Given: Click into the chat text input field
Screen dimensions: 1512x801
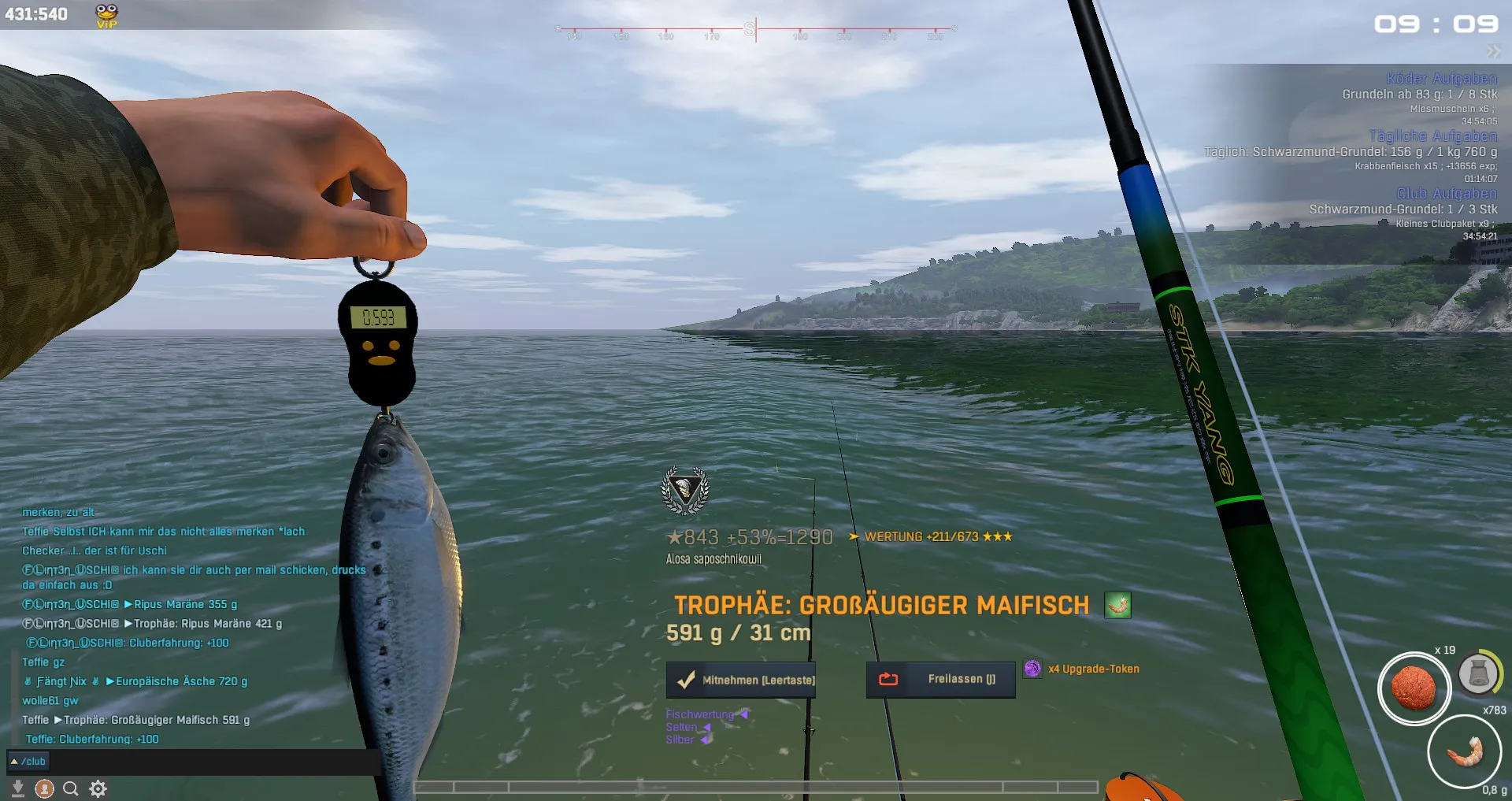Looking at the screenshot, I should coord(213,762).
